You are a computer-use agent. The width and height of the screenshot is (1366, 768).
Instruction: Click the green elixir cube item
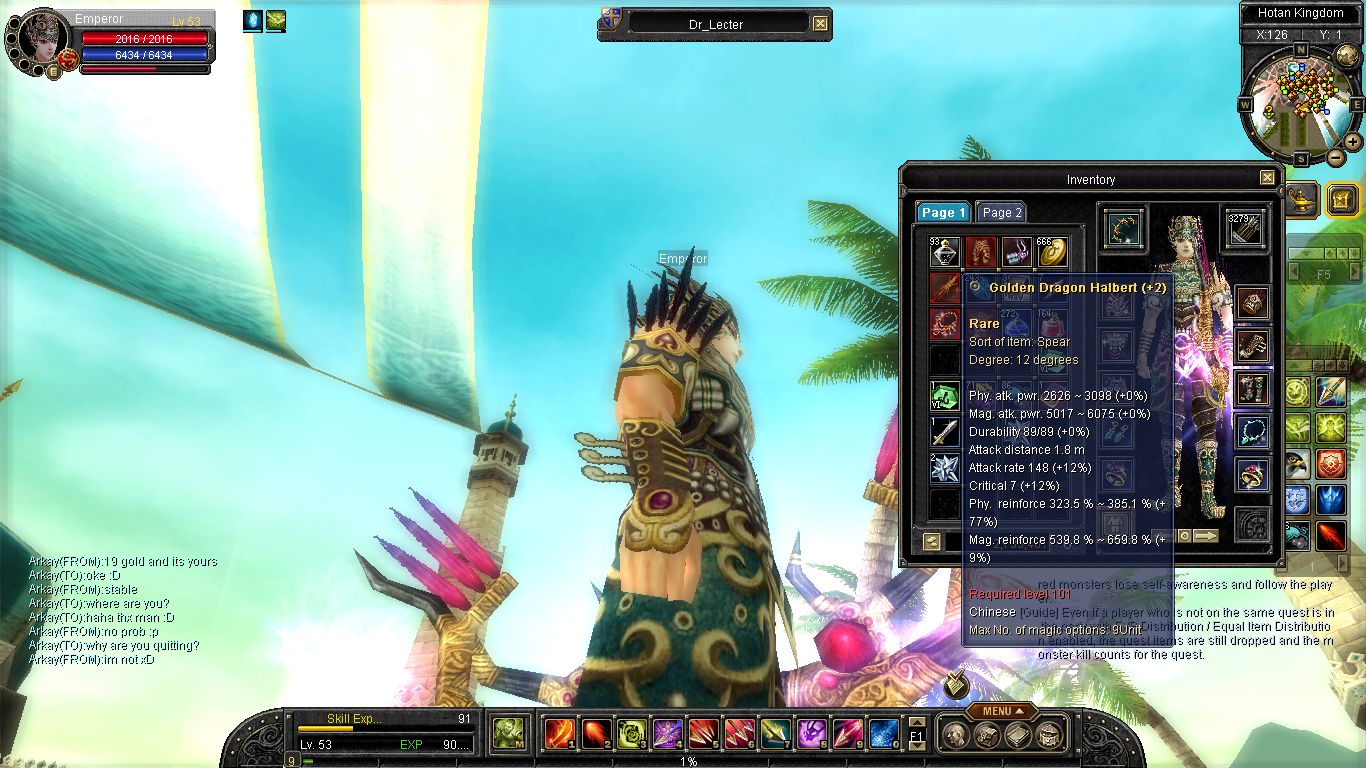coord(945,396)
